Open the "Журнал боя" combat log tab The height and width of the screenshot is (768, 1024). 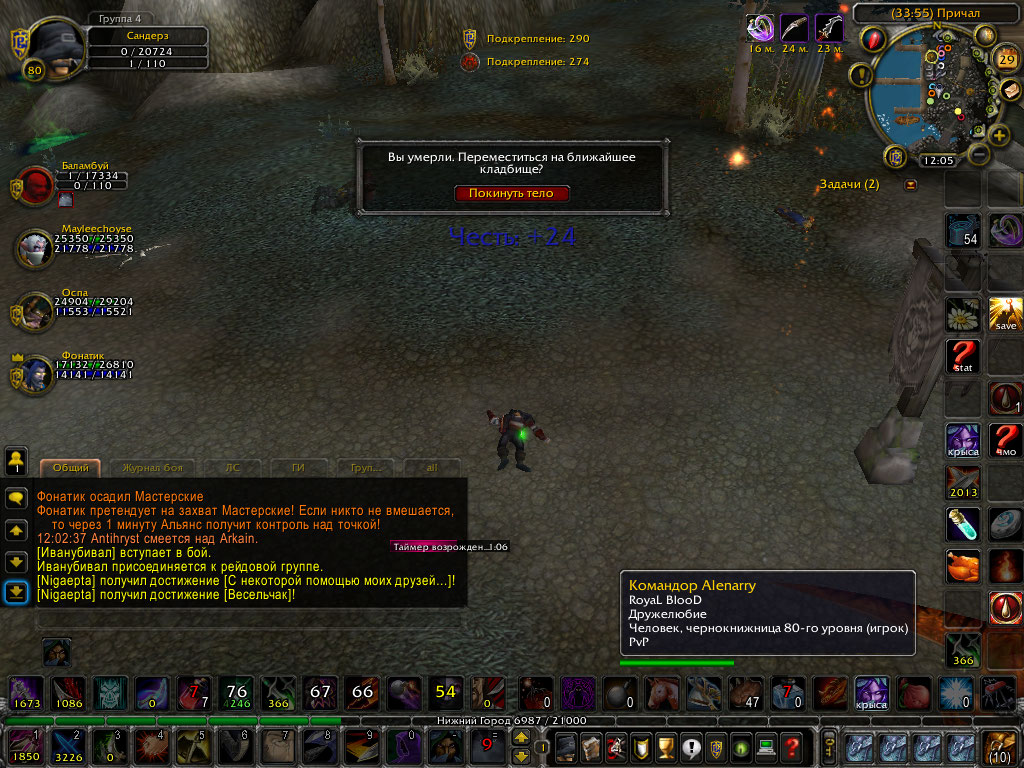coord(152,467)
